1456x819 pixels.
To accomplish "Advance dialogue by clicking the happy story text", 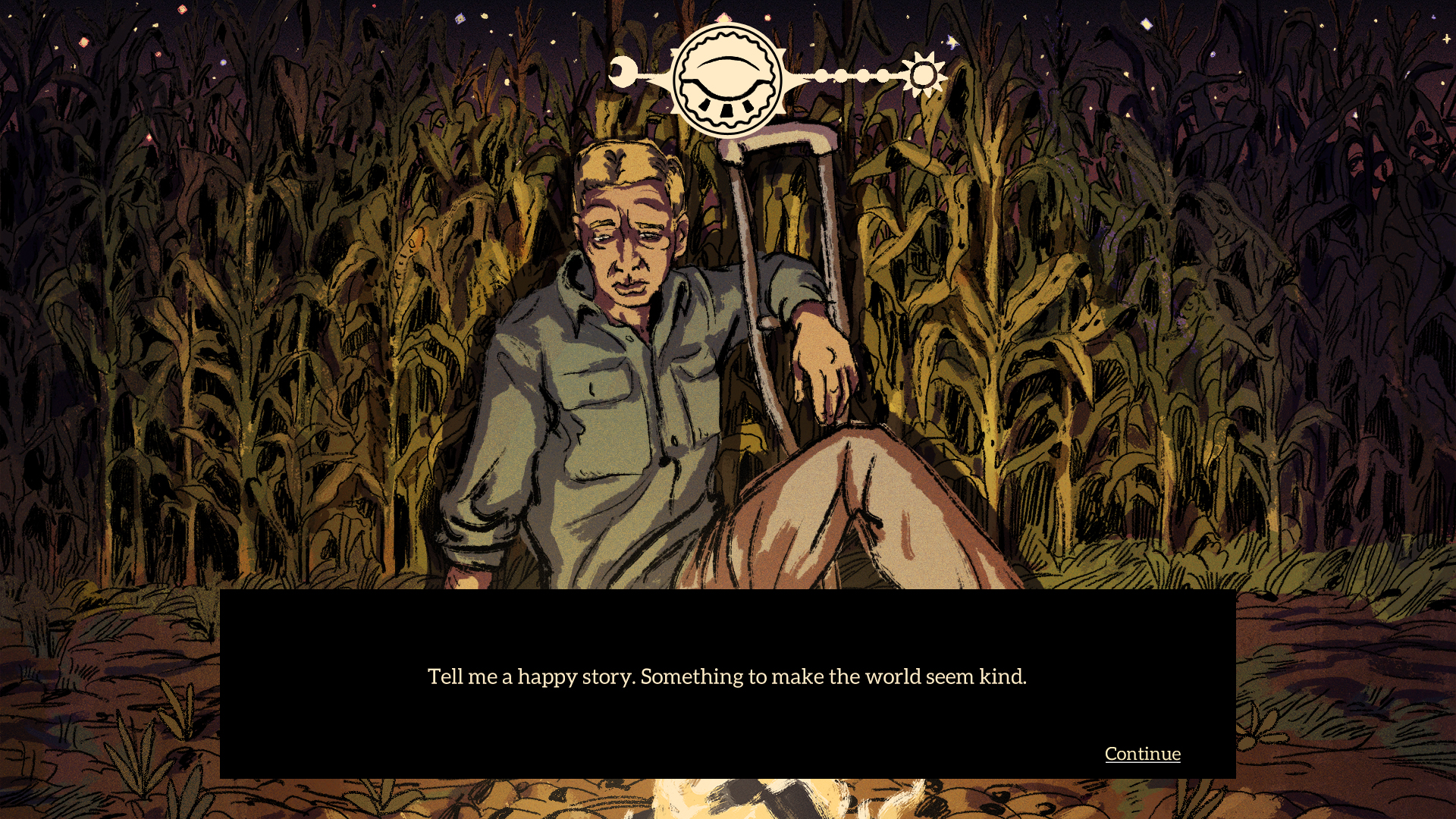I will click(x=727, y=676).
